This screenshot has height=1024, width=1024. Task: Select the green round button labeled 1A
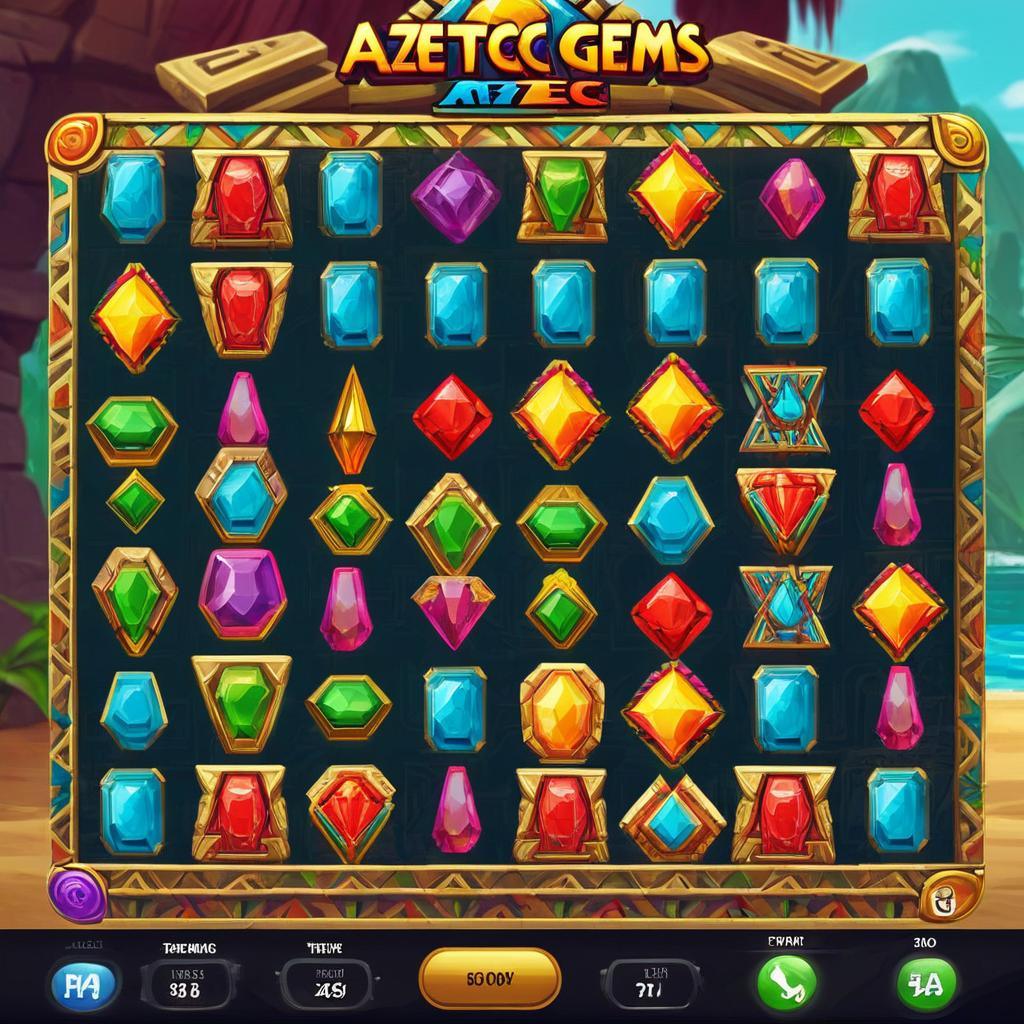coord(925,984)
